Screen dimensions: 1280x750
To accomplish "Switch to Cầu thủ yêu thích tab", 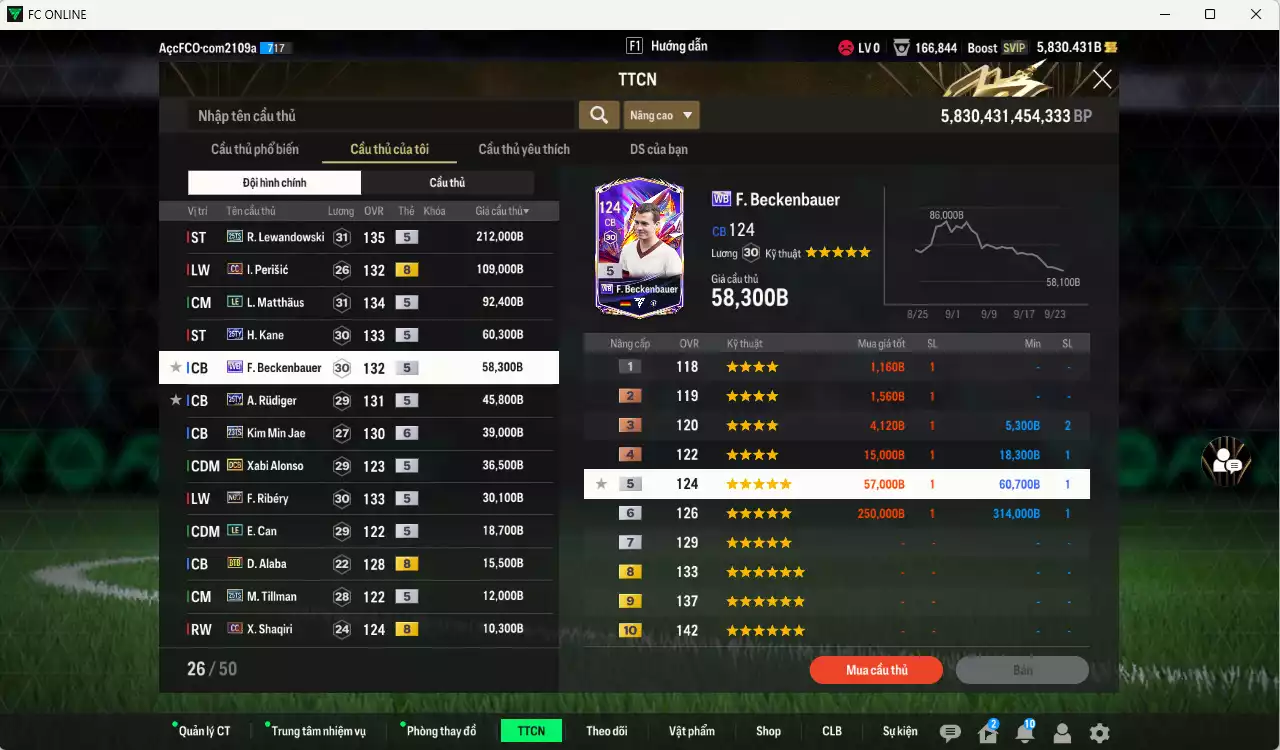I will click(x=524, y=149).
